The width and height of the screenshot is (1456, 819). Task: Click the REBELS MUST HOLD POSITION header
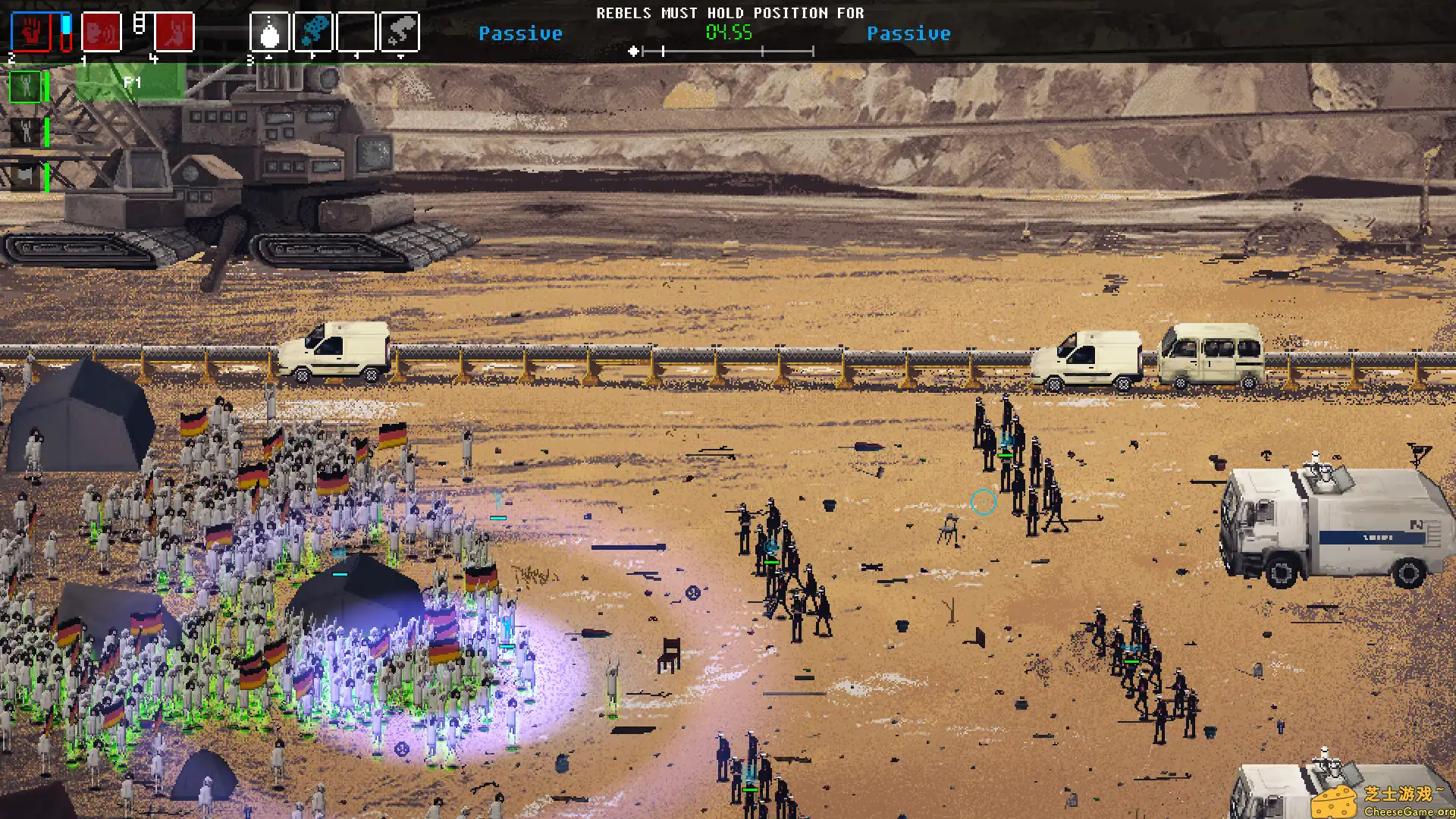point(730,12)
